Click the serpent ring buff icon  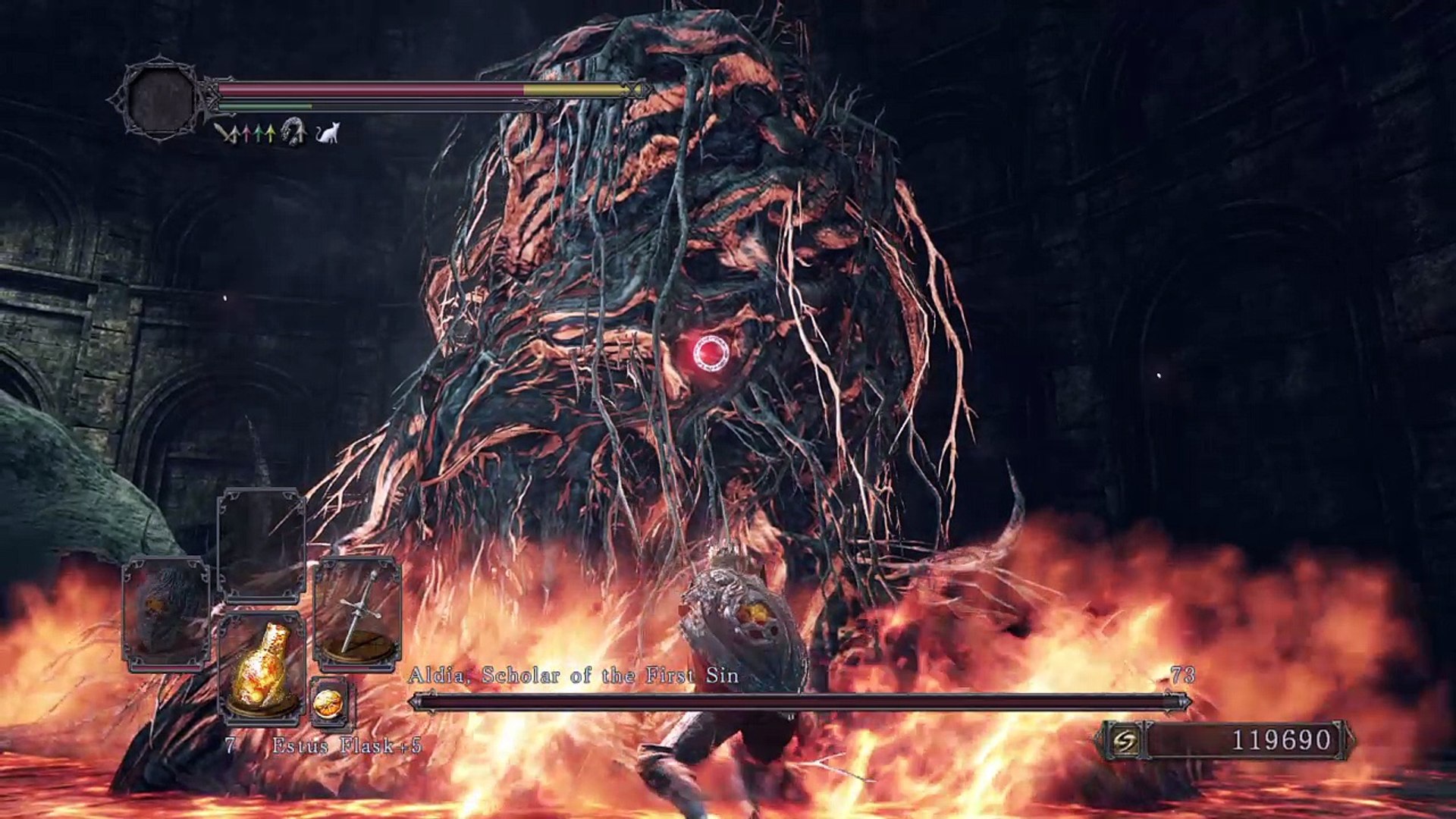[x=293, y=133]
